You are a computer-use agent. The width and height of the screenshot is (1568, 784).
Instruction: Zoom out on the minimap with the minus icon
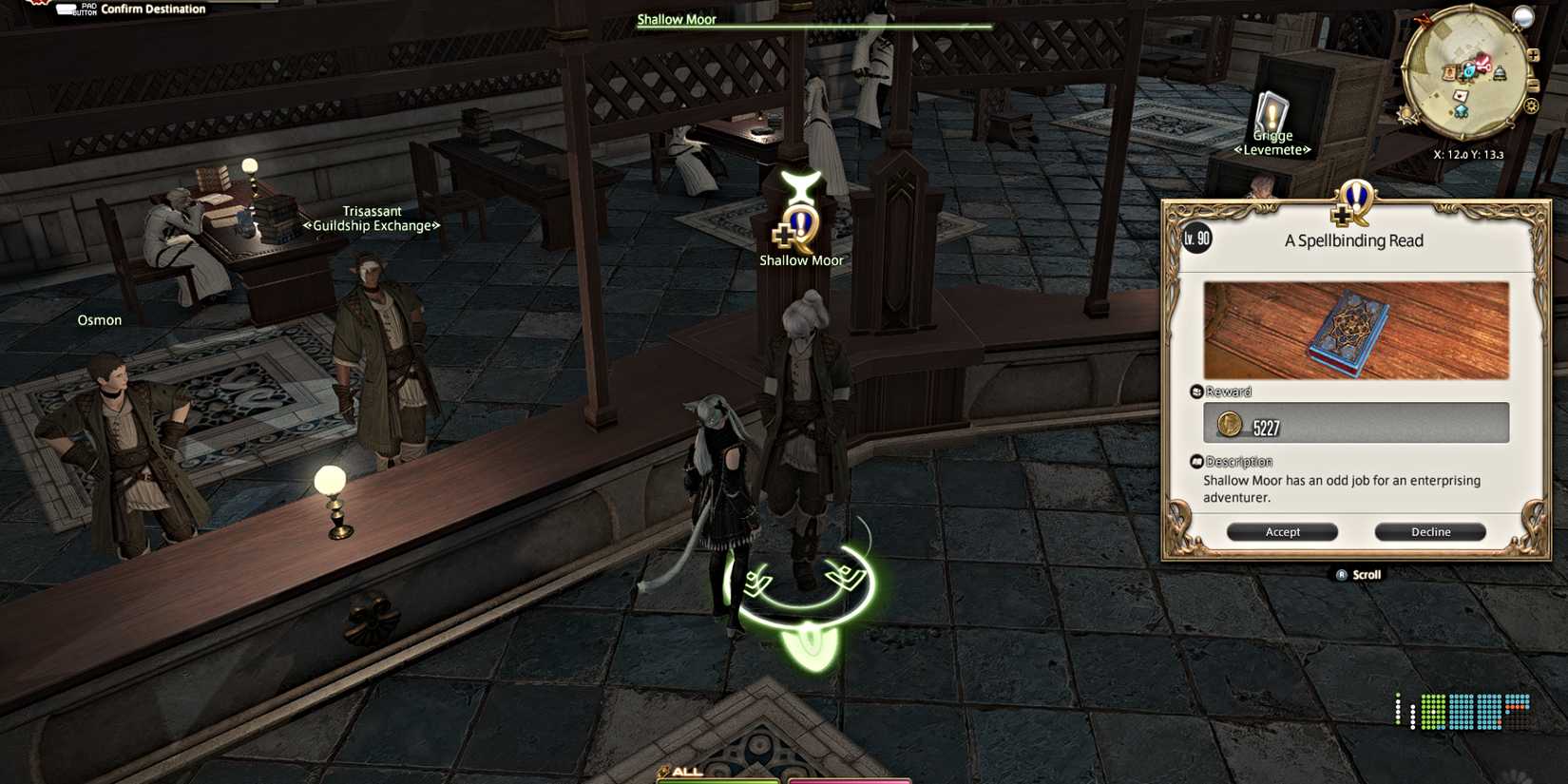1534,85
